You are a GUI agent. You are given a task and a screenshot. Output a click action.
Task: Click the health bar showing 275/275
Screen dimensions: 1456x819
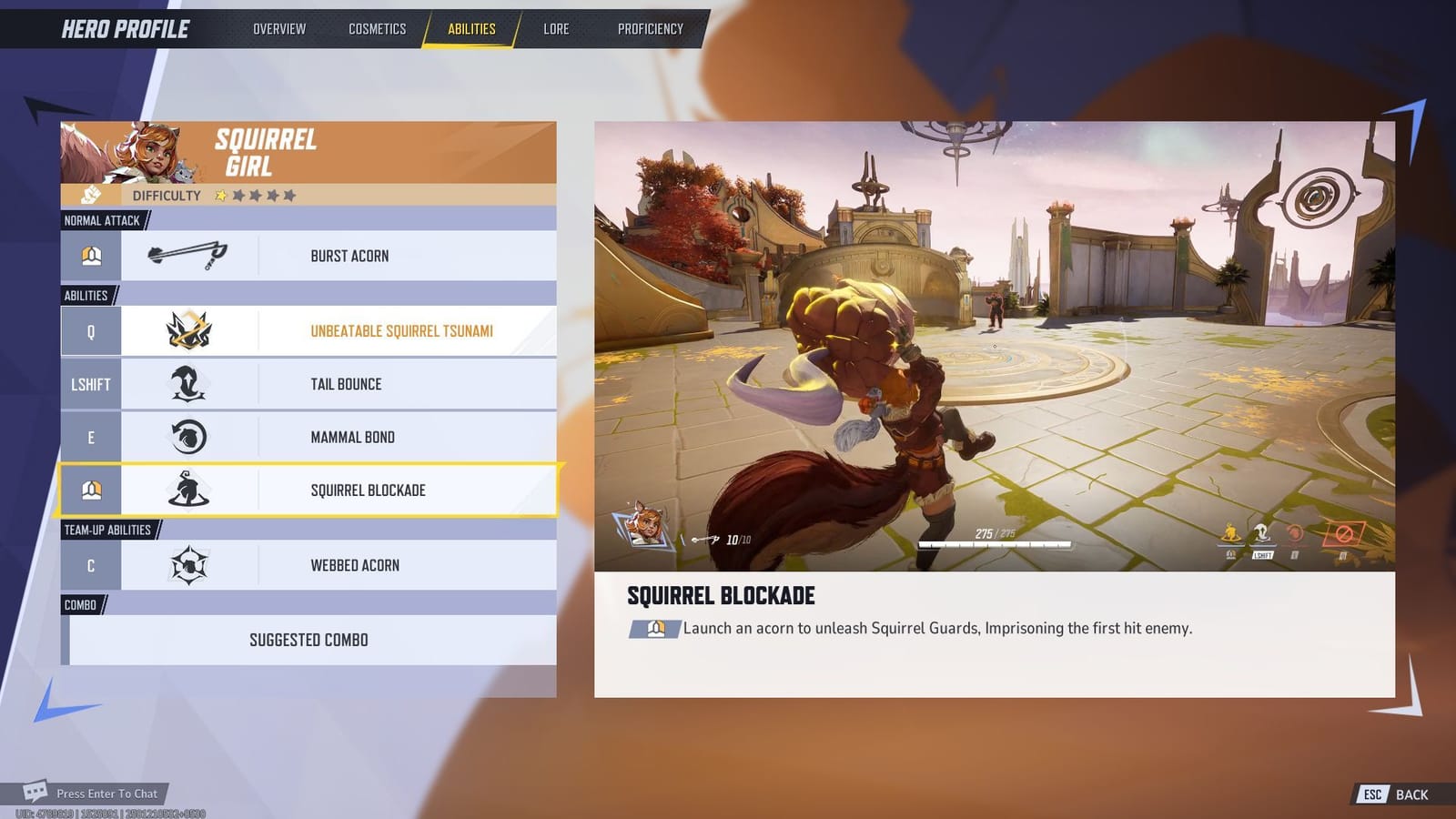[x=992, y=542]
